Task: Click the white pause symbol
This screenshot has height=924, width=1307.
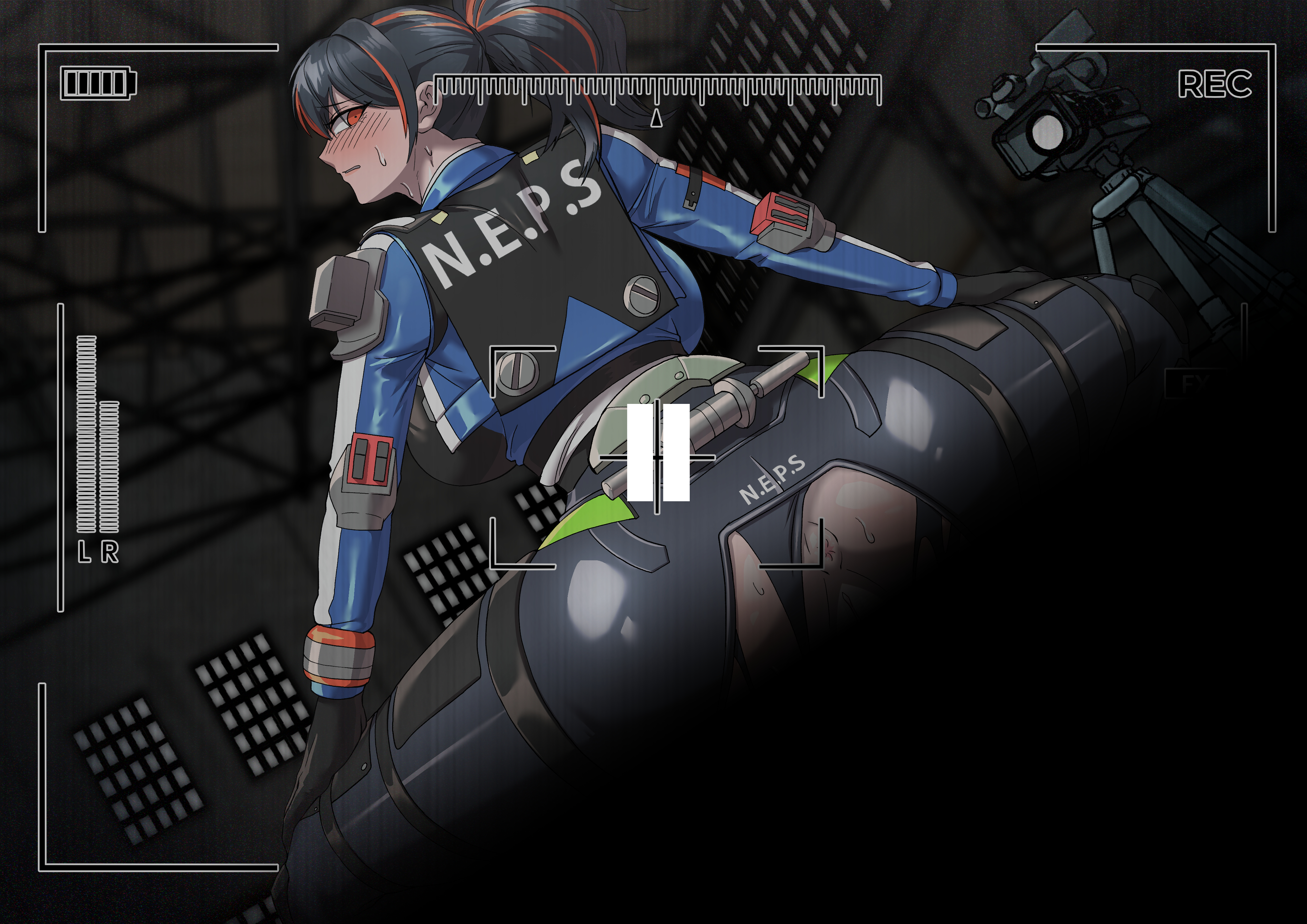Action: coord(658,453)
